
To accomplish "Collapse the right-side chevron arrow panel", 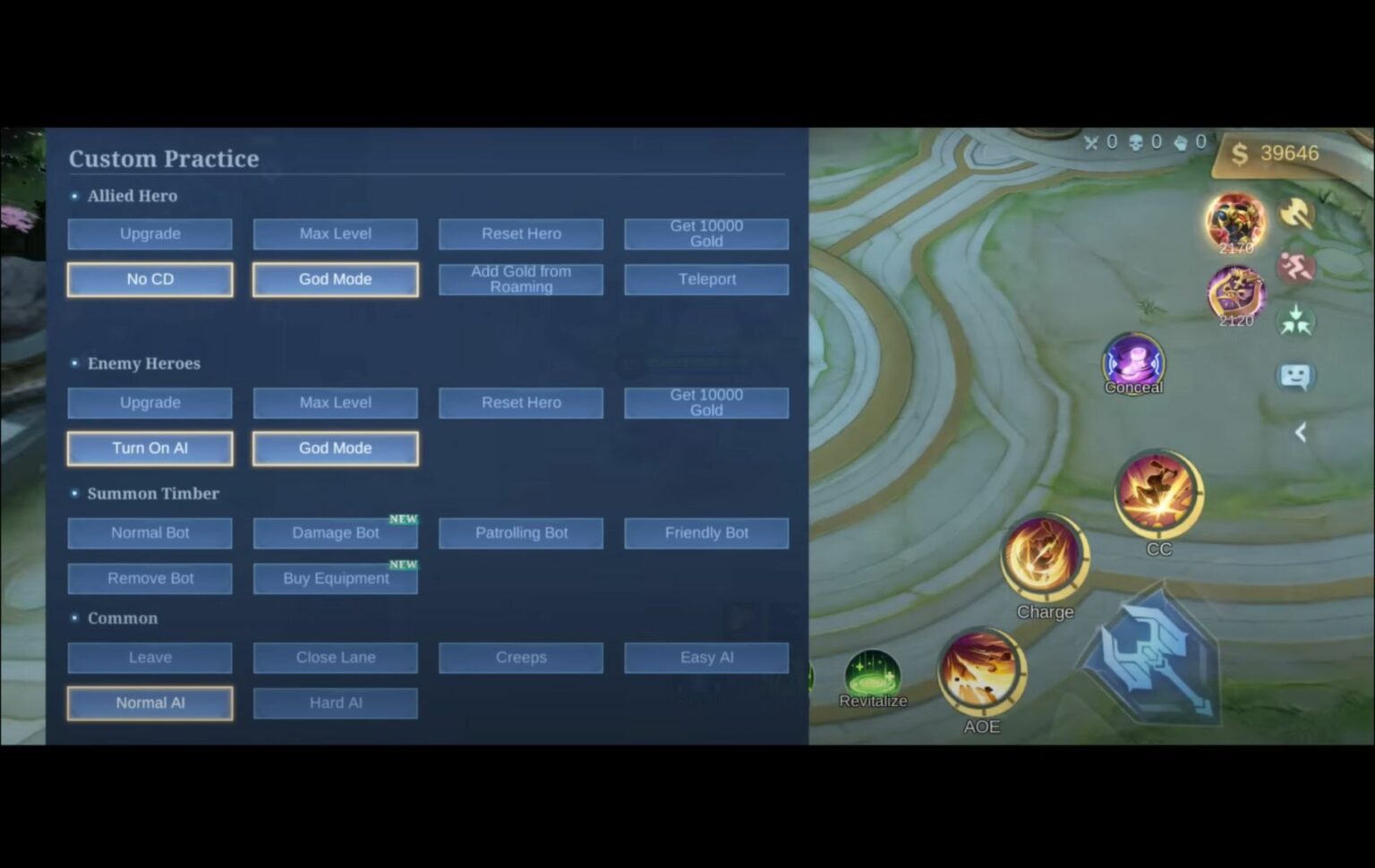I will pos(1301,431).
